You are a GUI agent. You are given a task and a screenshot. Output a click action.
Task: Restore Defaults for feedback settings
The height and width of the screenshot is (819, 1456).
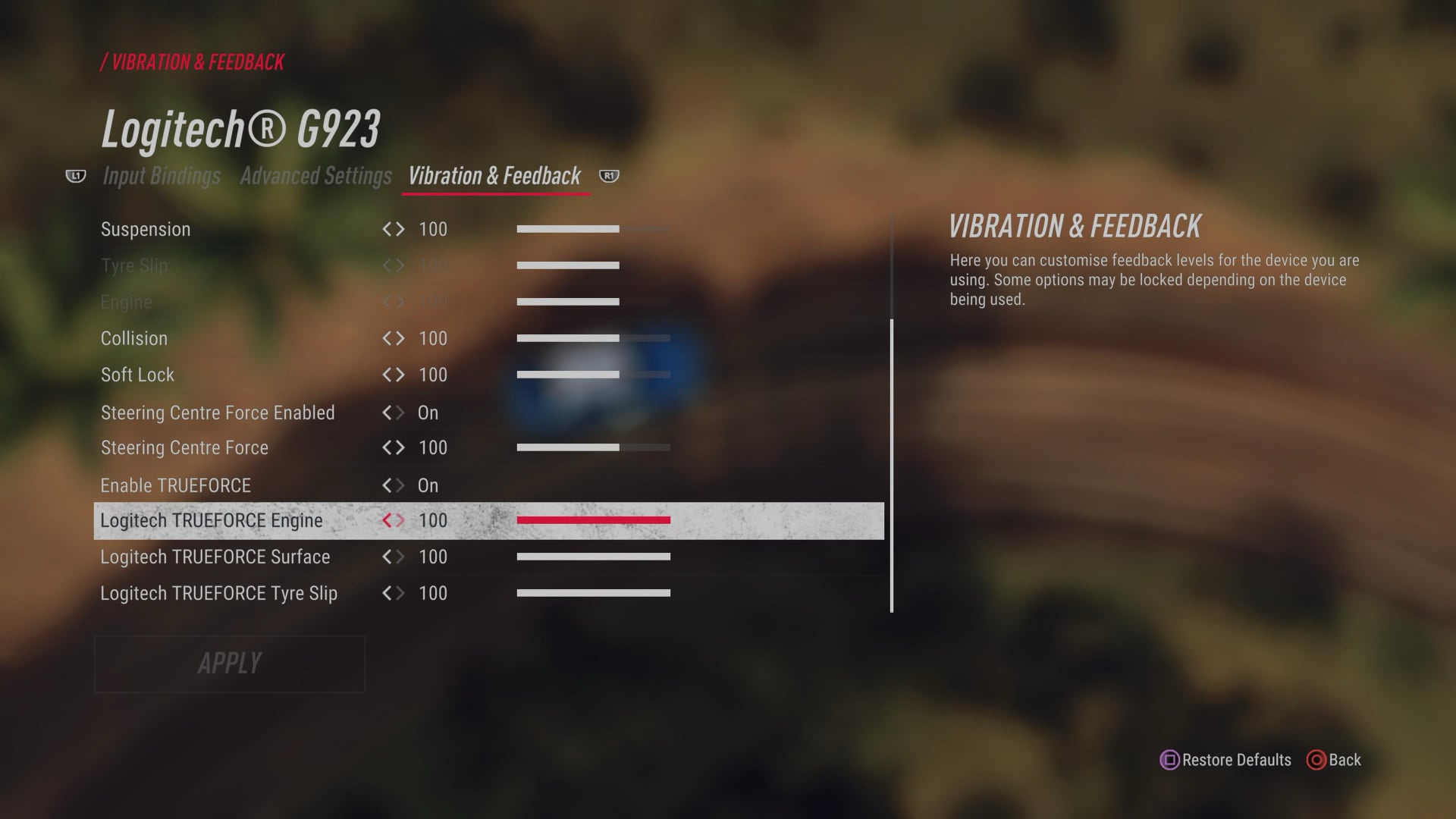click(1226, 760)
